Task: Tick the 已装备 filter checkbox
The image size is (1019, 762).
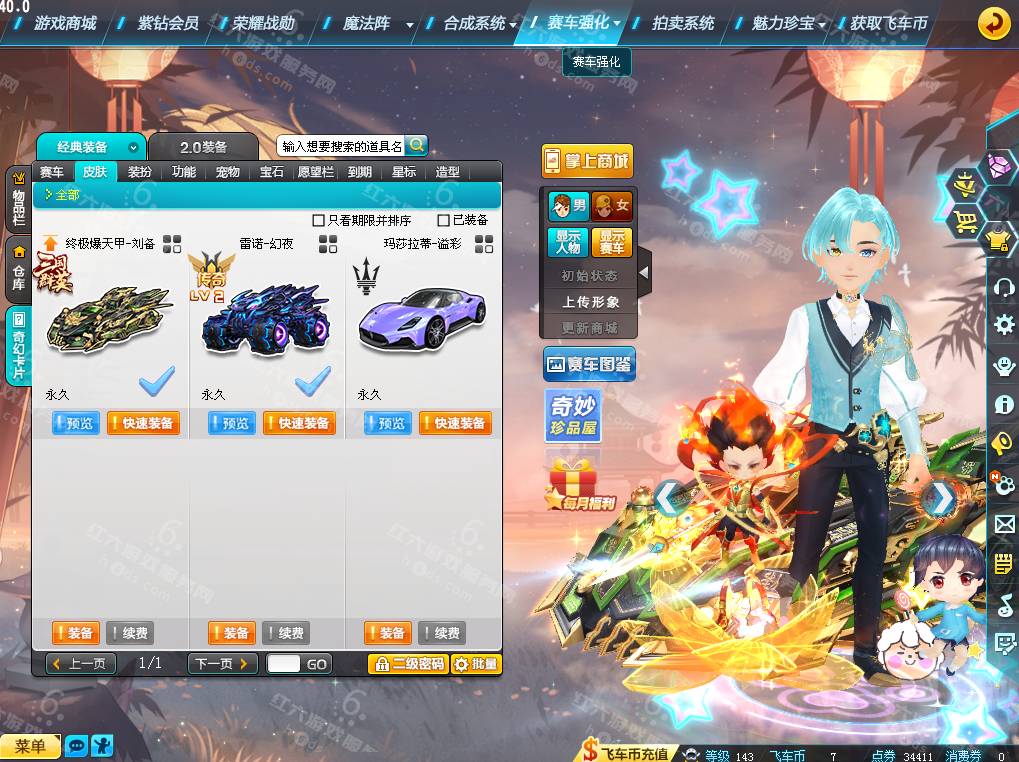Action: click(x=444, y=220)
